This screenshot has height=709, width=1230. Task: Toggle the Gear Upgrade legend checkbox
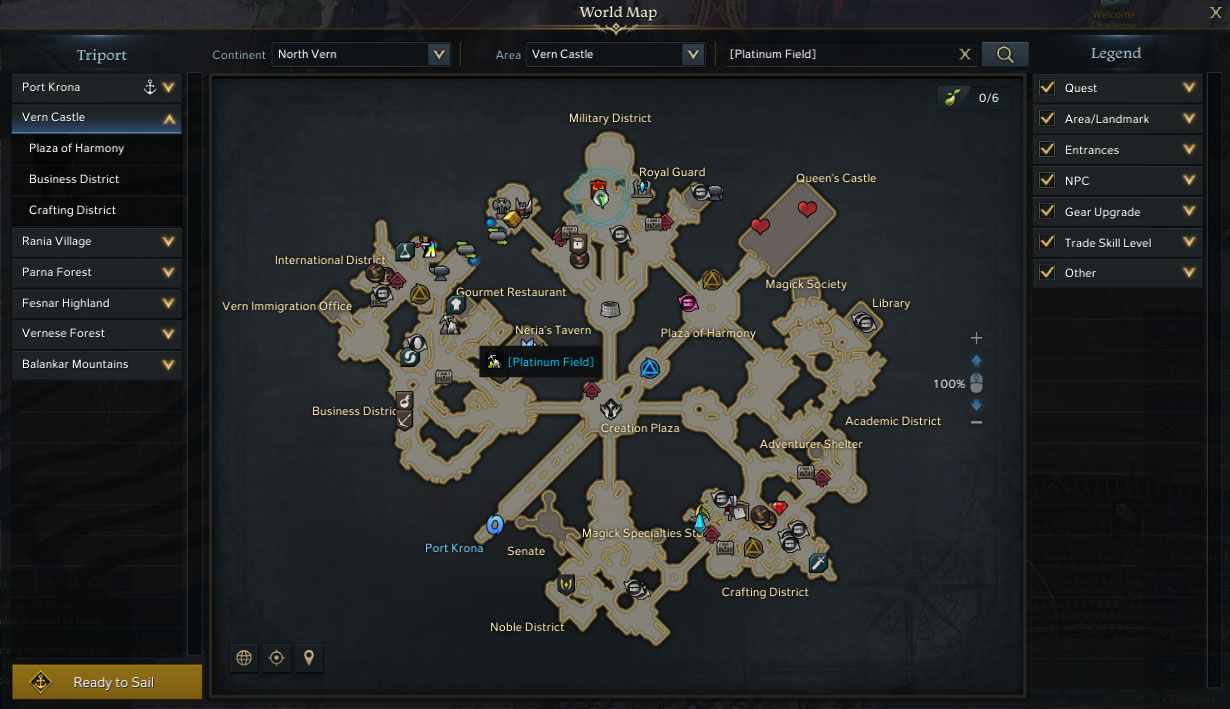pyautogui.click(x=1047, y=212)
